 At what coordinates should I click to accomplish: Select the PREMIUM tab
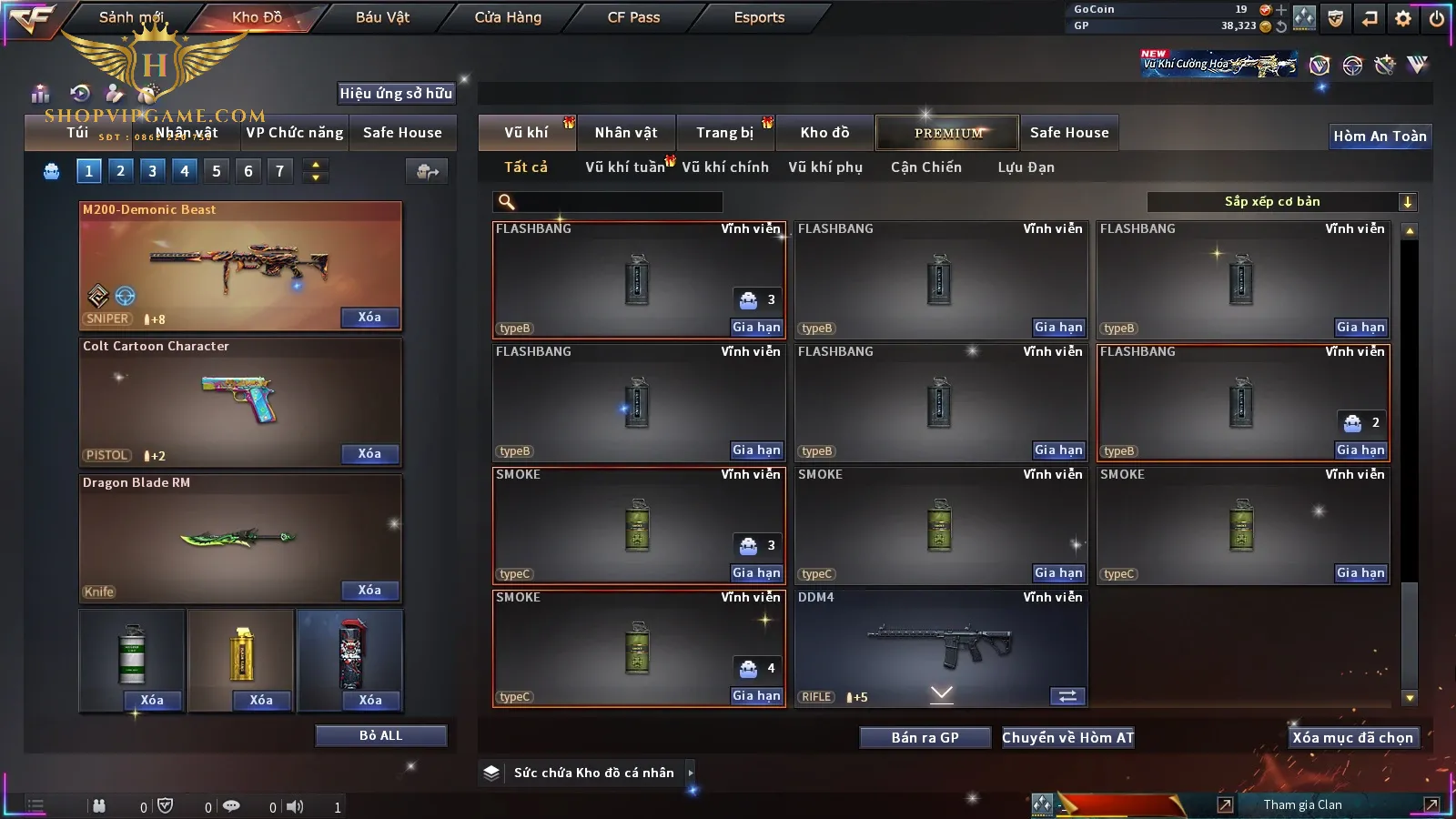(x=947, y=133)
